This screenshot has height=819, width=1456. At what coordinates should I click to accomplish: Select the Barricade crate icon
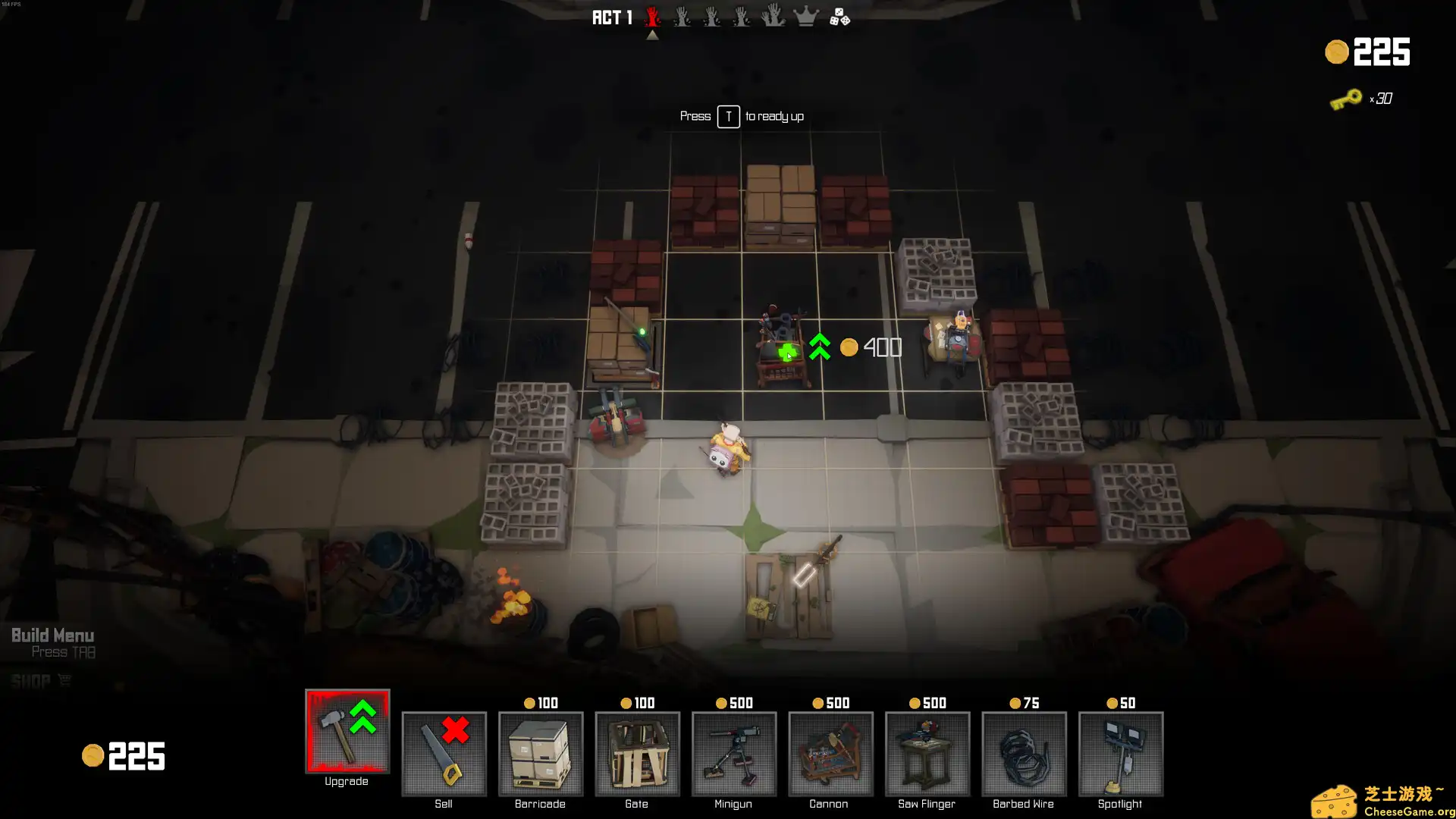click(540, 755)
